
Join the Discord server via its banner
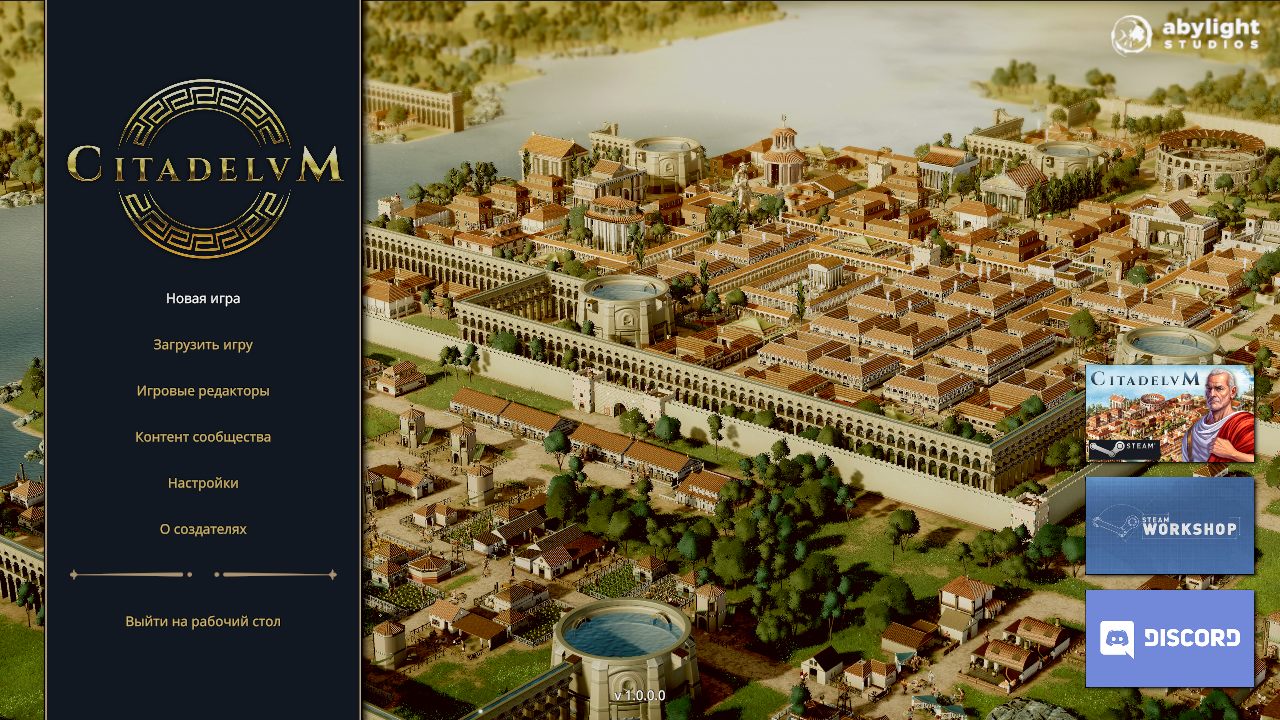click(x=1170, y=637)
